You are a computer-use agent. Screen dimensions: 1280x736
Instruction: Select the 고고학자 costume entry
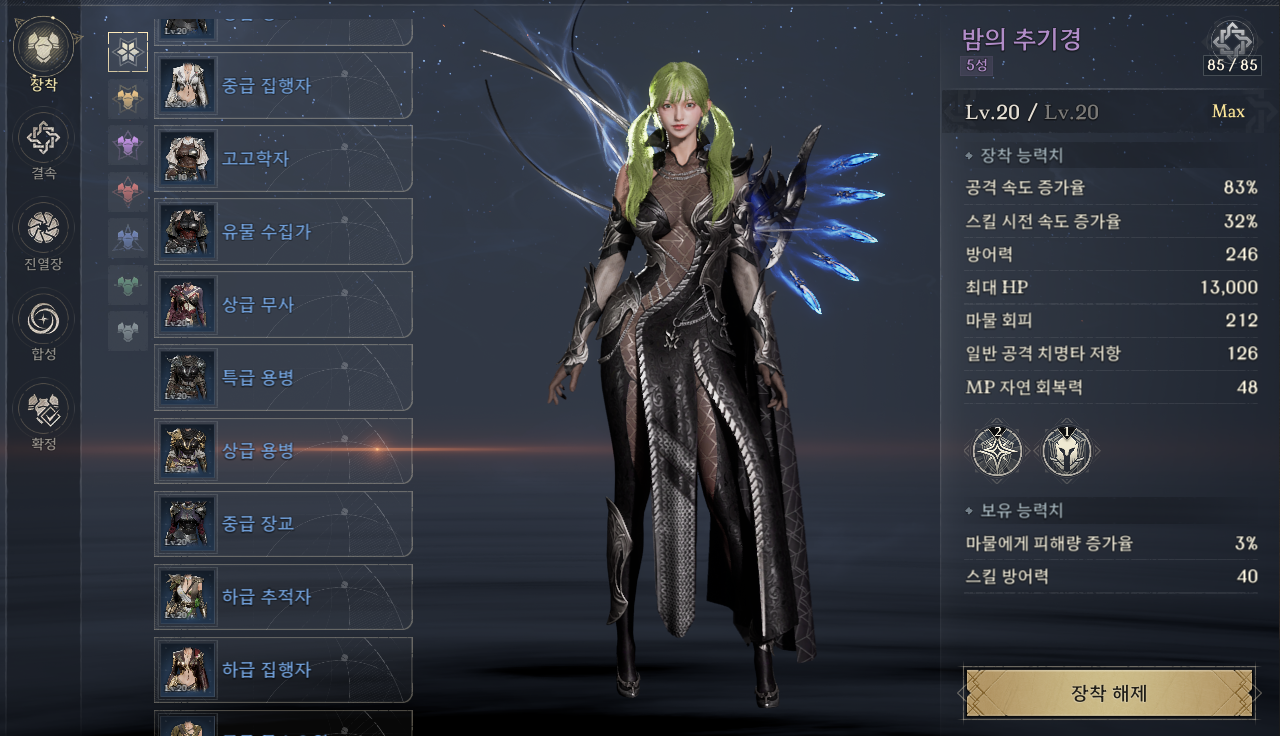[283, 159]
